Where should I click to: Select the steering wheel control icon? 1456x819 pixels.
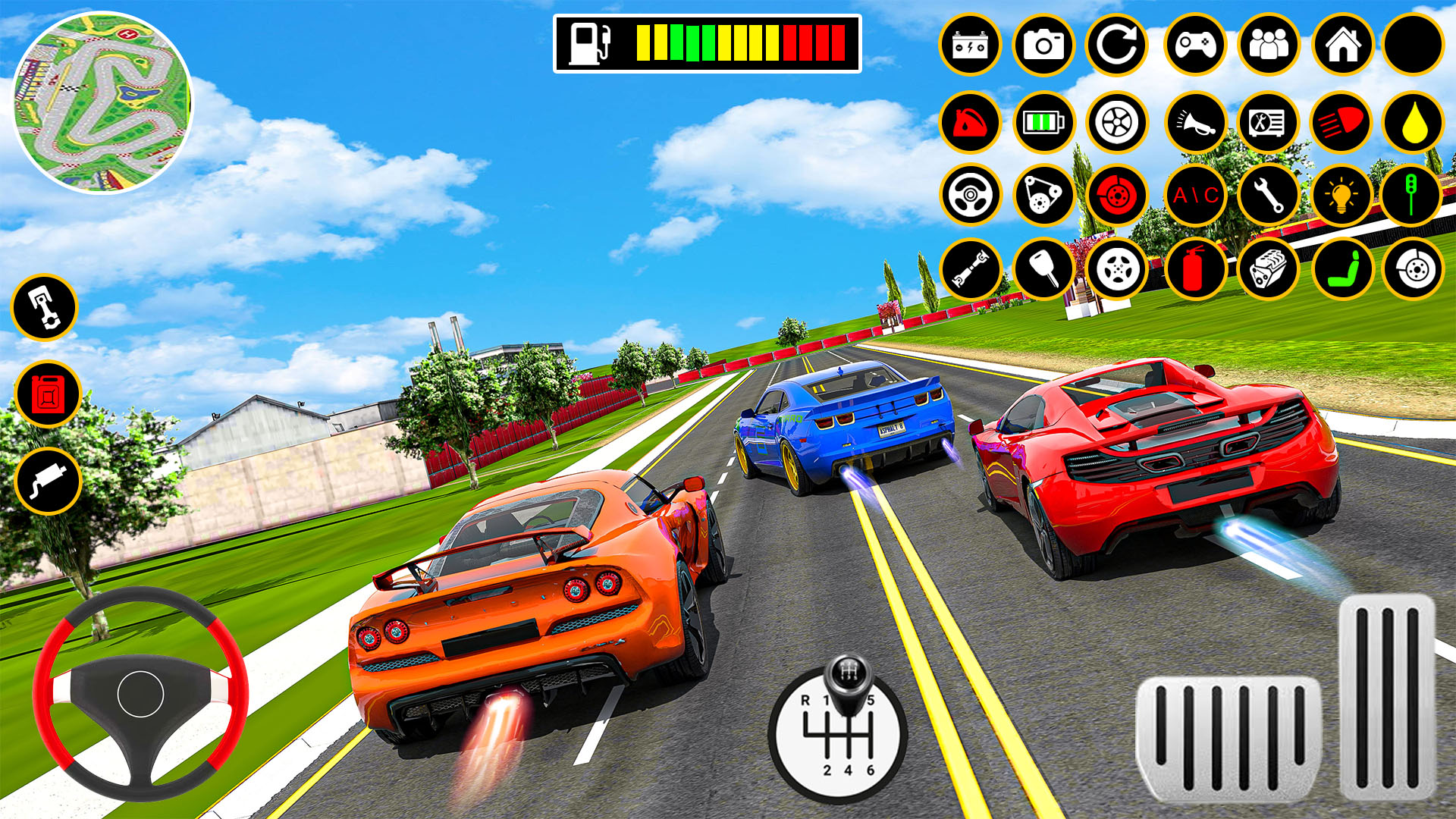tap(971, 195)
